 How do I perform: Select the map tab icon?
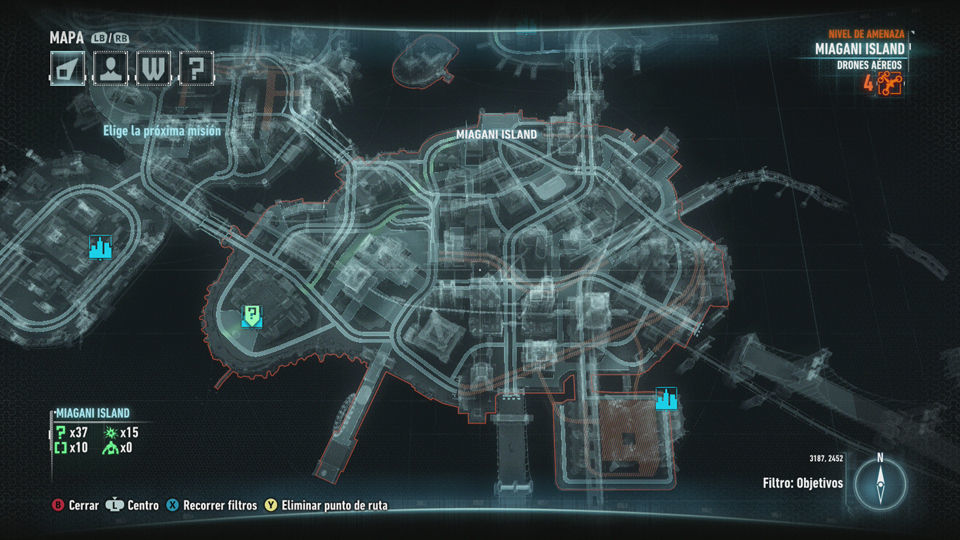click(x=68, y=68)
